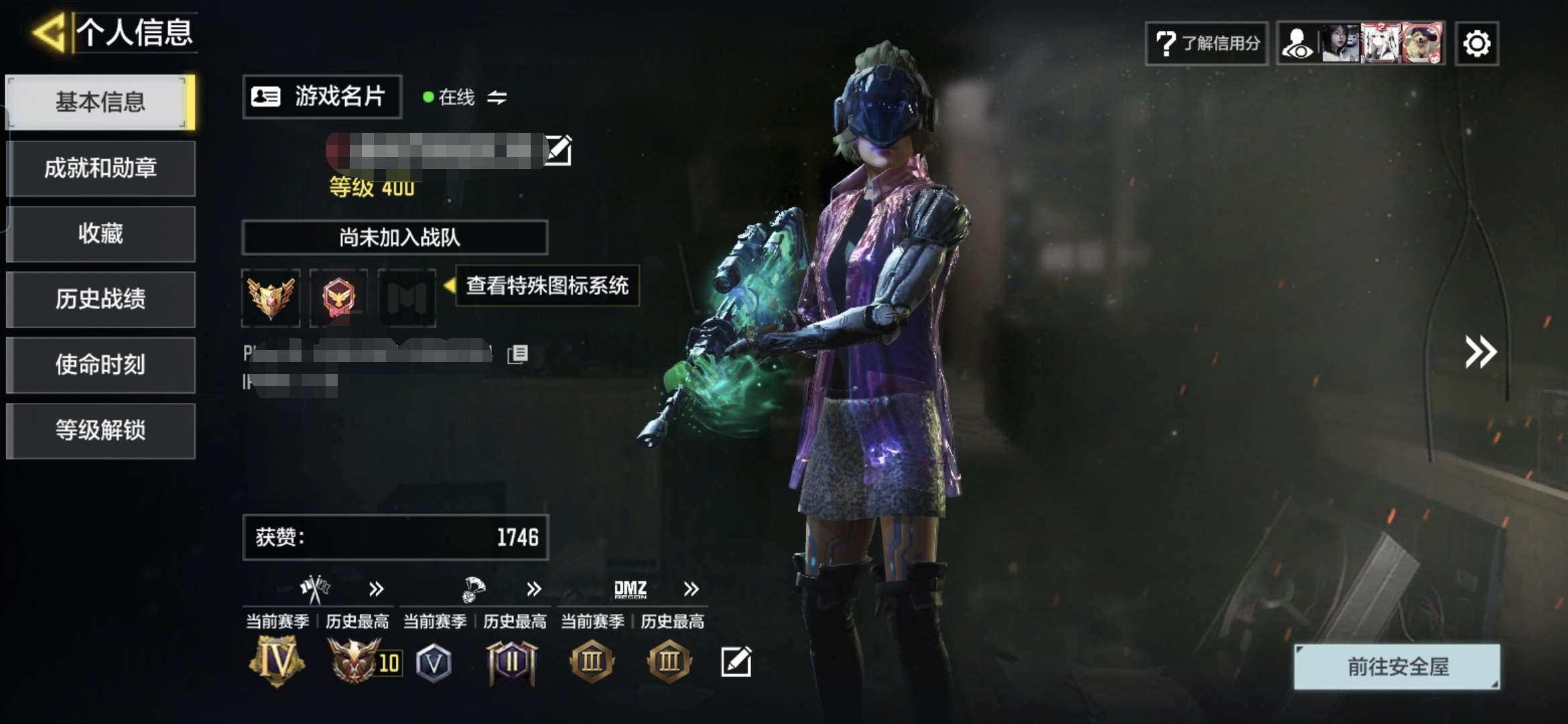
Task: Switch to 成就和勋章 tab
Action: (x=101, y=168)
